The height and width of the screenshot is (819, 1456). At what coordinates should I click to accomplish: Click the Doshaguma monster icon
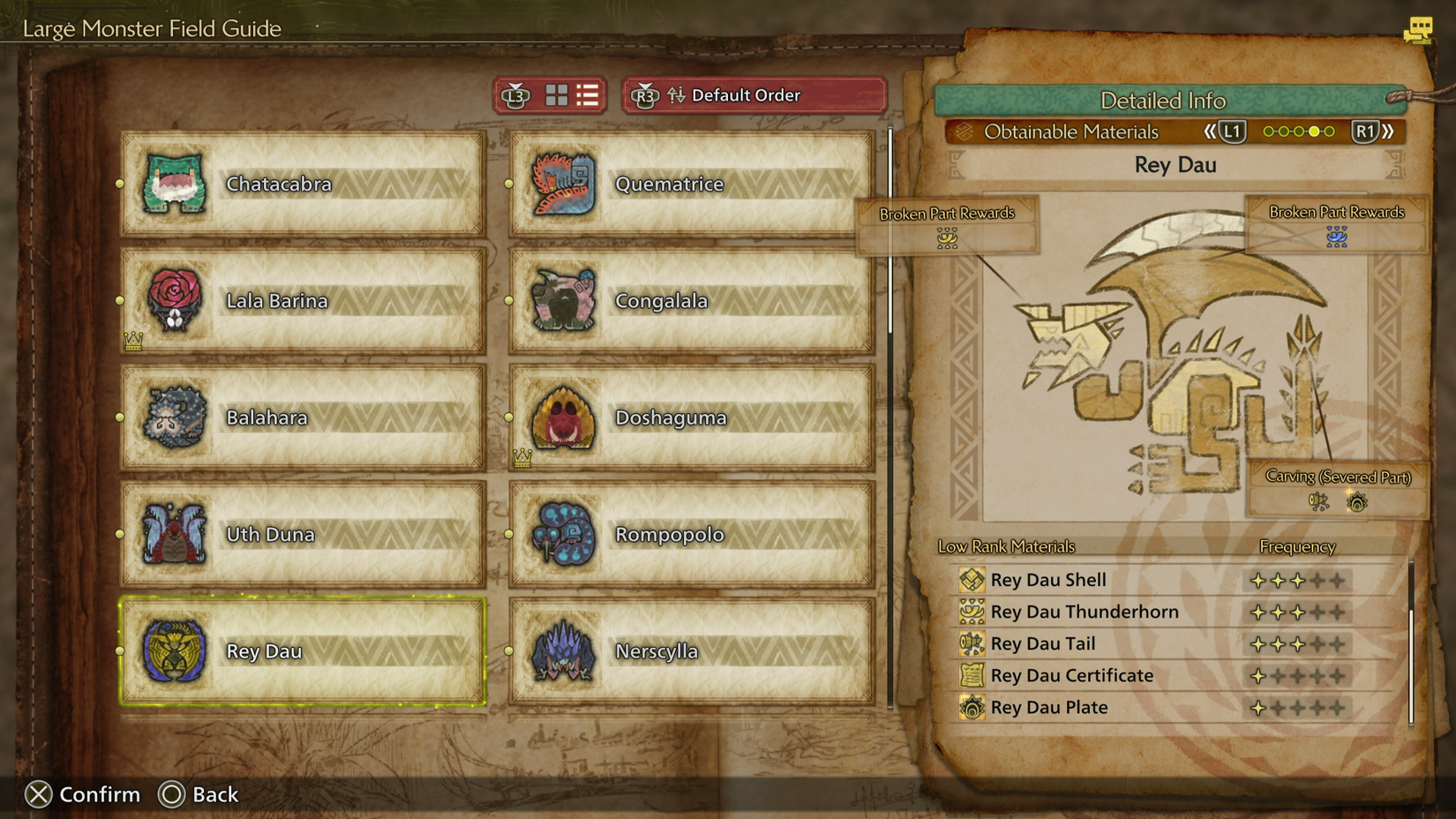[559, 417]
